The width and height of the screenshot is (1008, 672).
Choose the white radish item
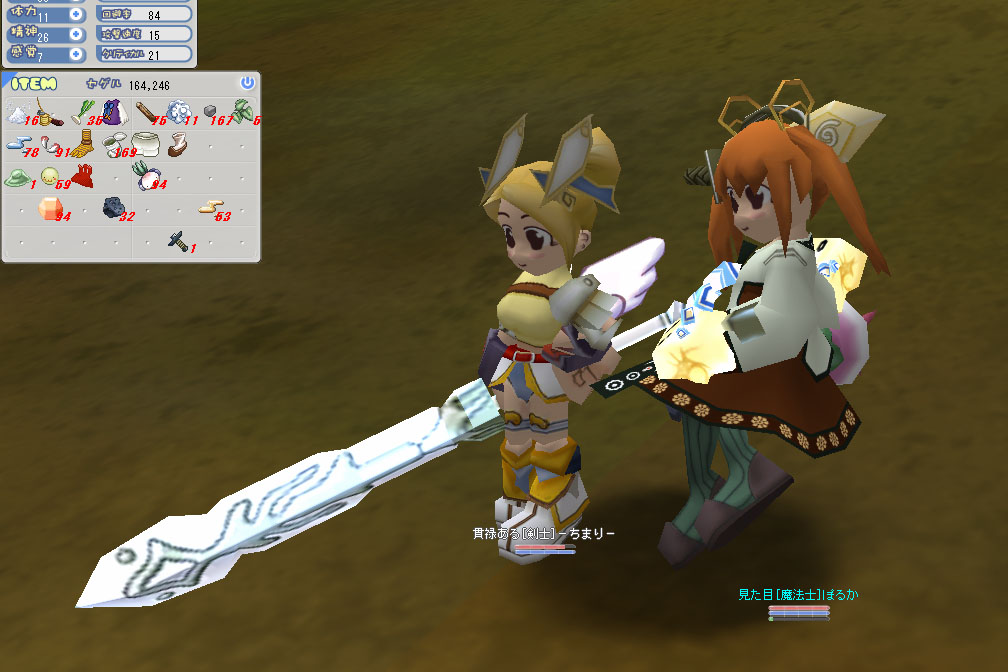tap(146, 177)
